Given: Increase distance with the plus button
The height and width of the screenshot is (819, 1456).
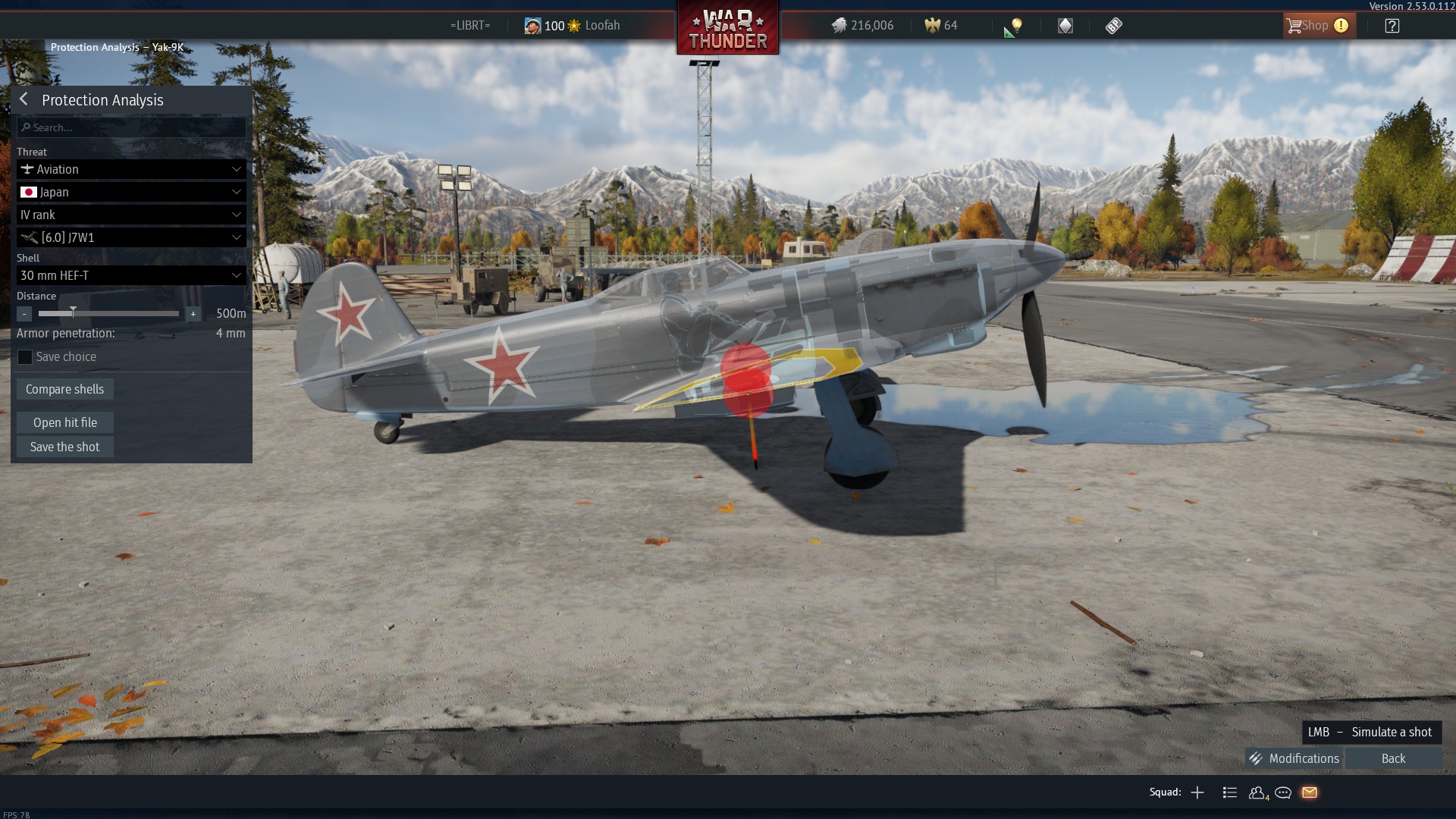Looking at the screenshot, I should tap(193, 314).
